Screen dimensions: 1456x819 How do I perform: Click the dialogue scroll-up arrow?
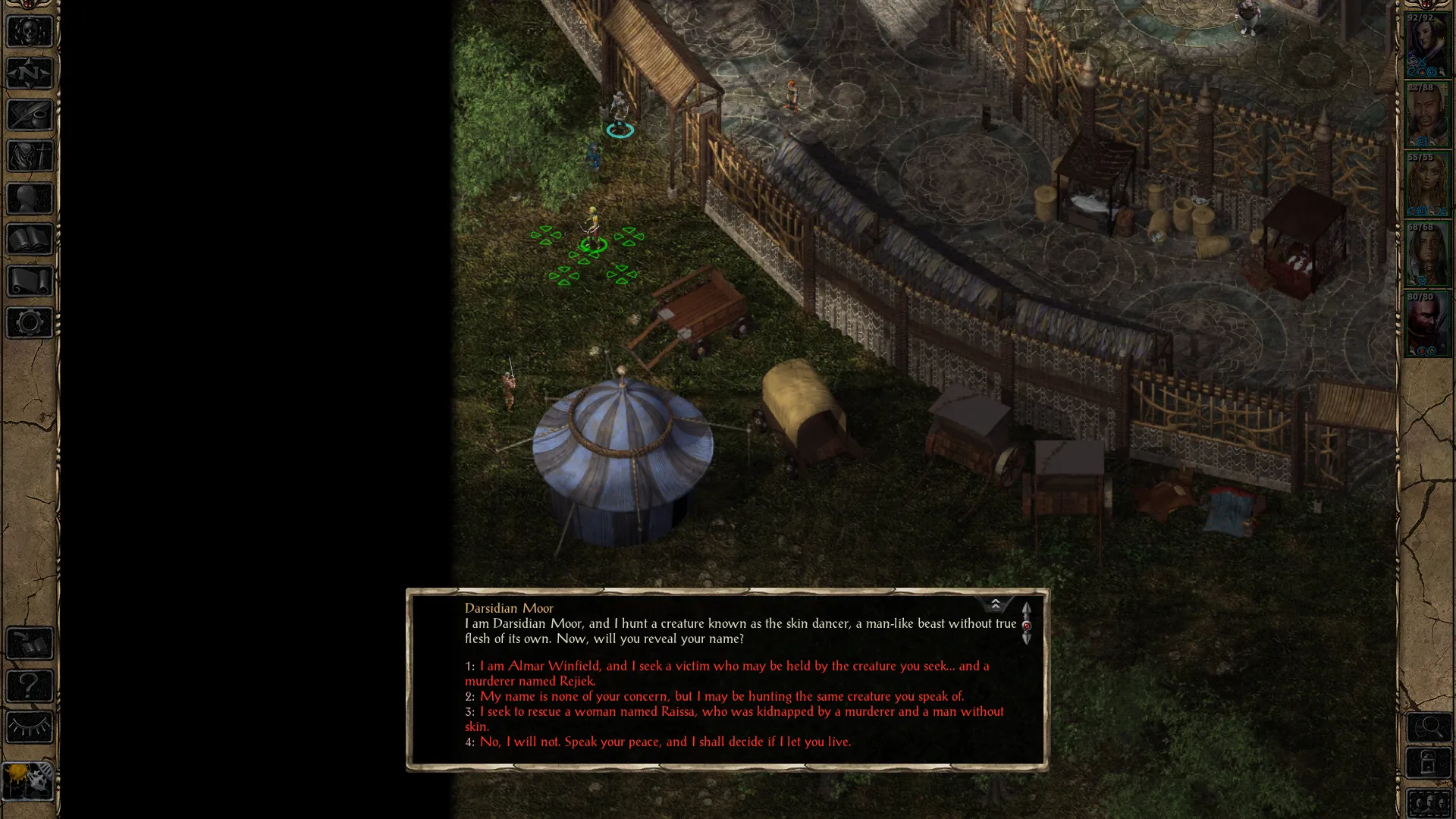click(1026, 610)
